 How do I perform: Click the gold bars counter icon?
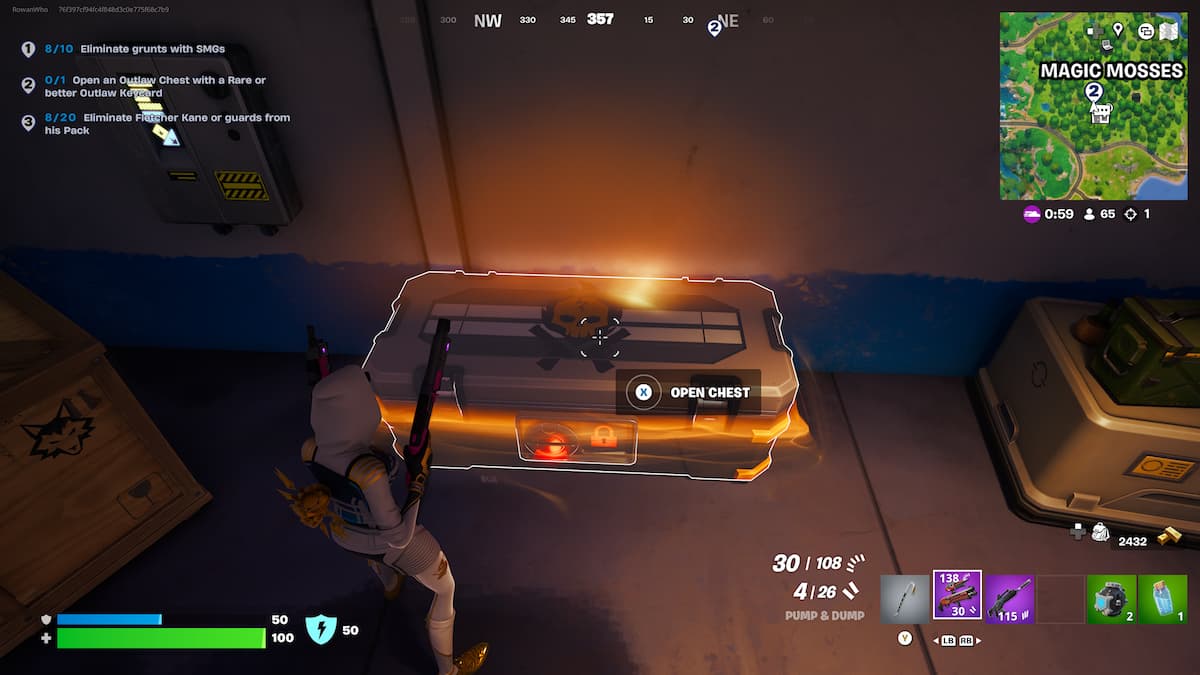[x=1168, y=538]
